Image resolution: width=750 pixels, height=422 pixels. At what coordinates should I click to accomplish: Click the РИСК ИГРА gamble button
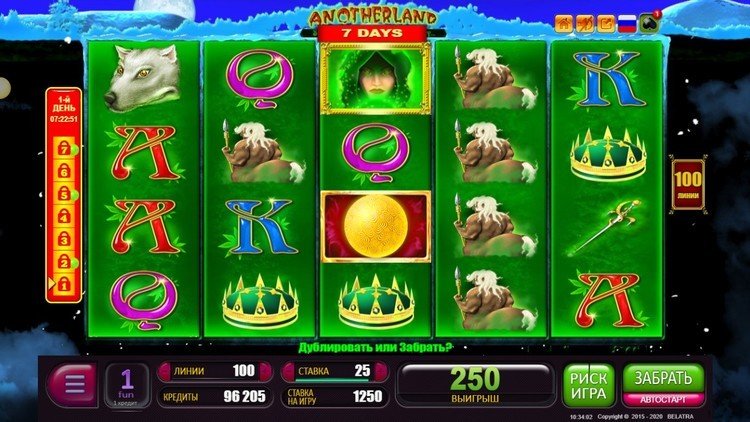(589, 384)
